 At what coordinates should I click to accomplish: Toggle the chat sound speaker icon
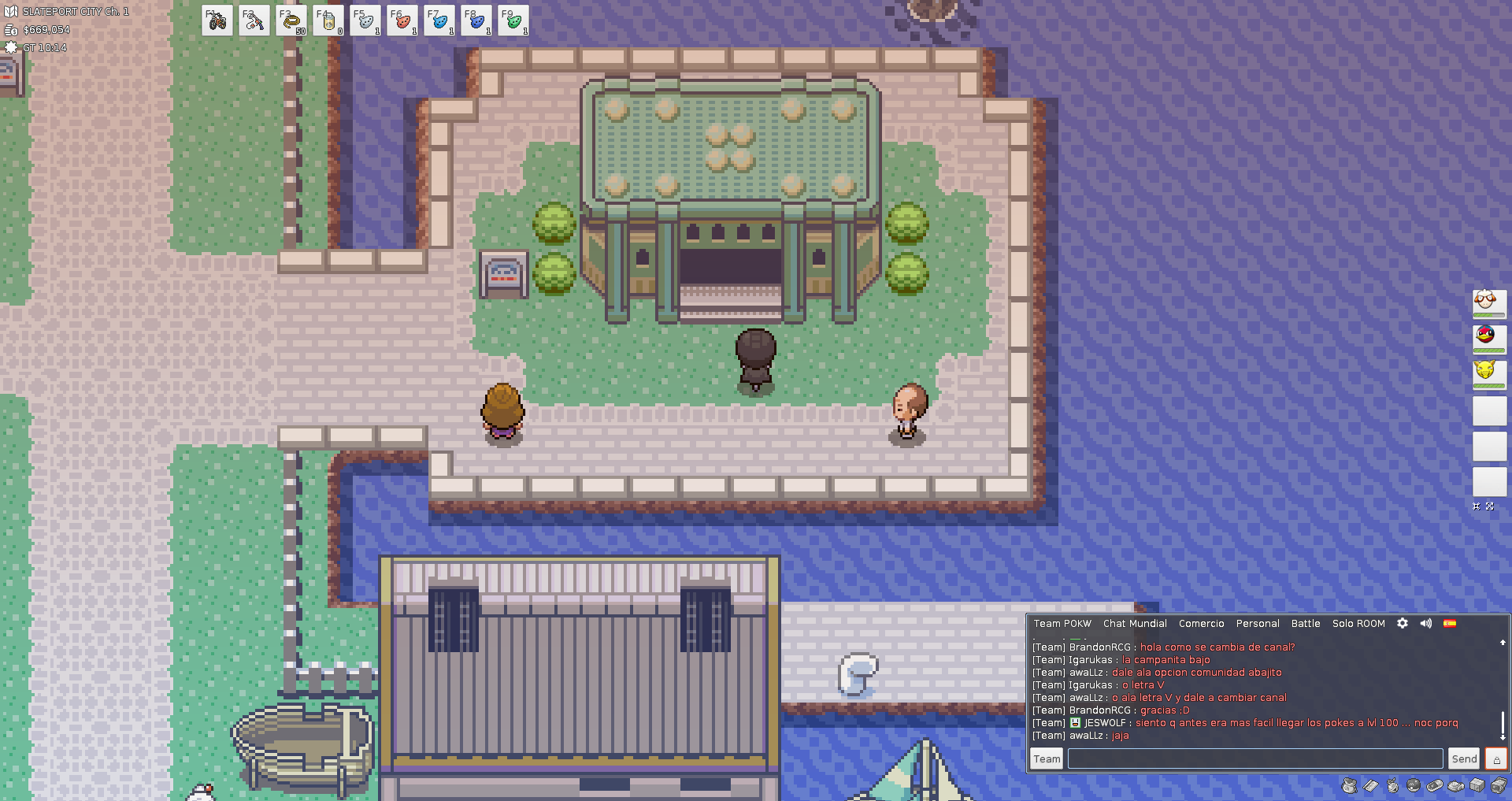pos(1425,623)
